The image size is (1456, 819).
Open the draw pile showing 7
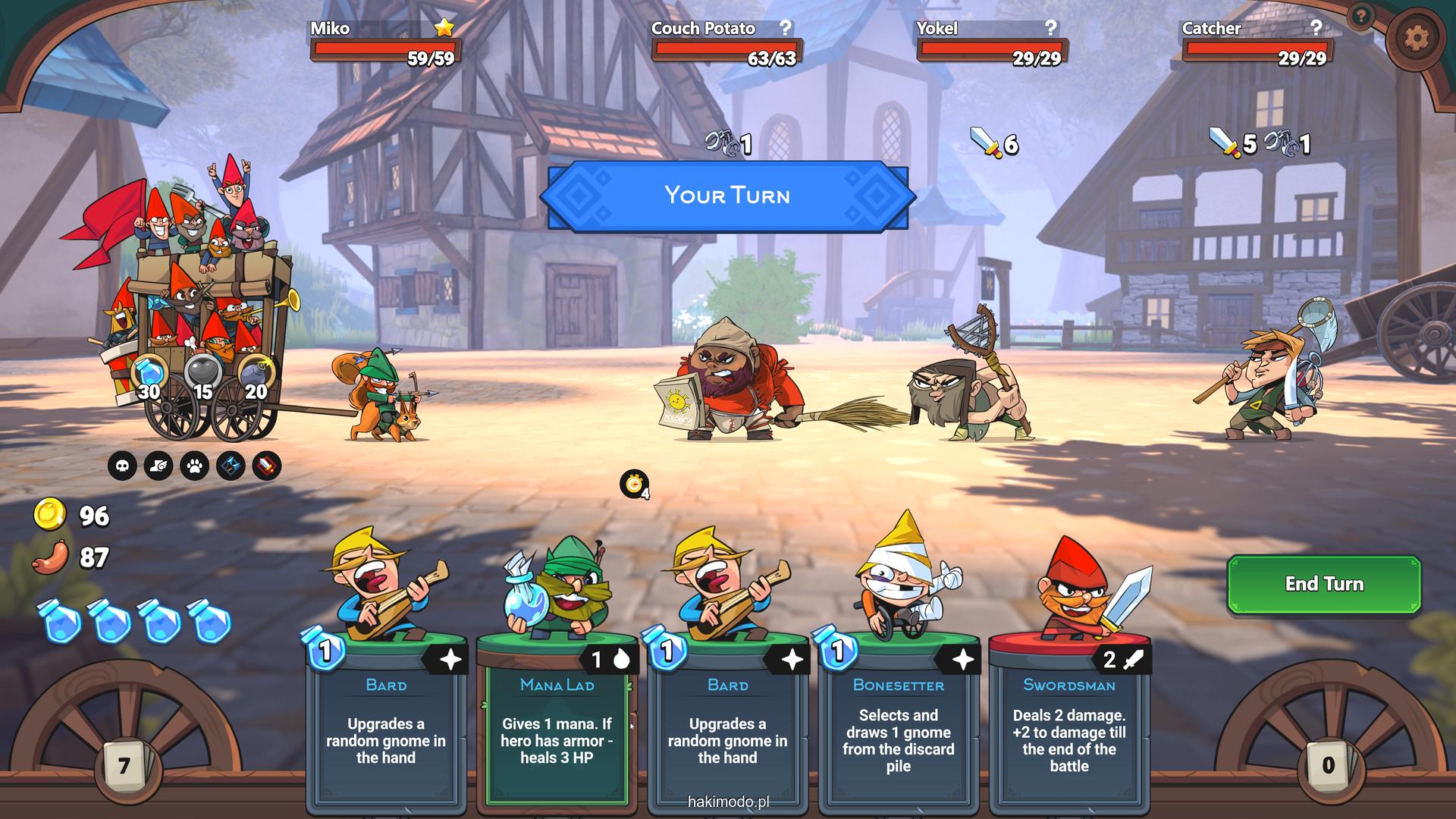click(124, 766)
